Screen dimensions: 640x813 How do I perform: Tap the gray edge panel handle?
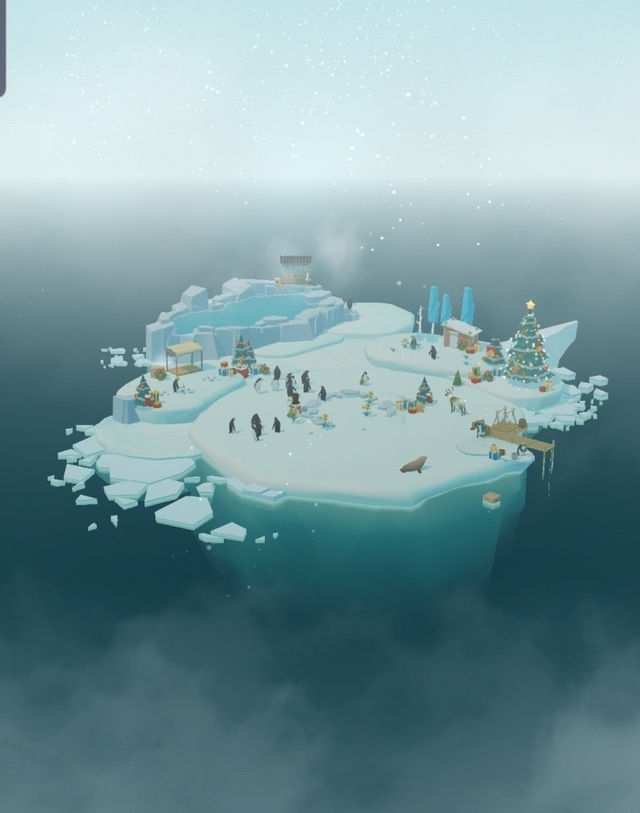pyautogui.click(x=2, y=48)
